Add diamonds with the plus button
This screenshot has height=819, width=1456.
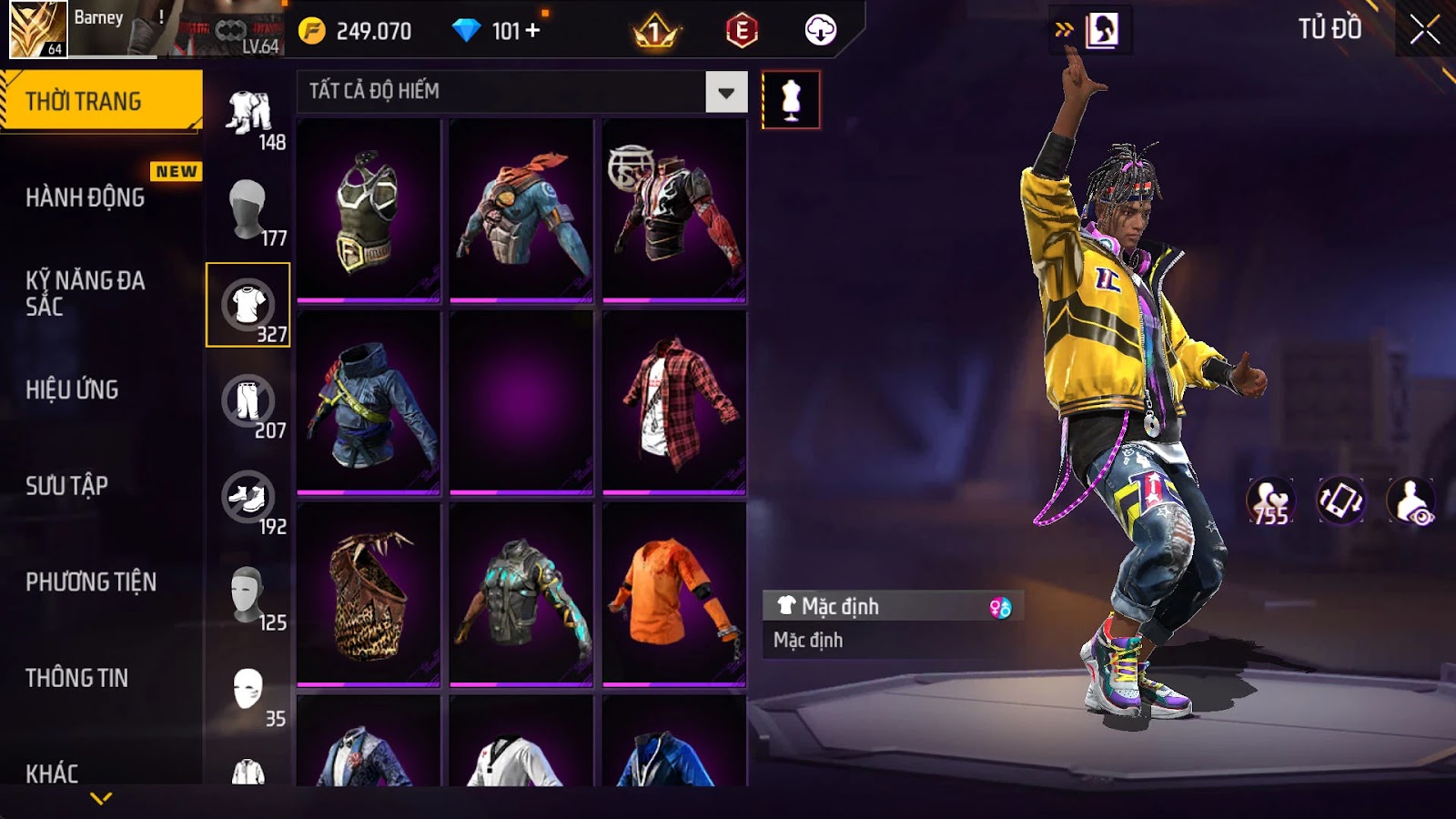[532, 31]
